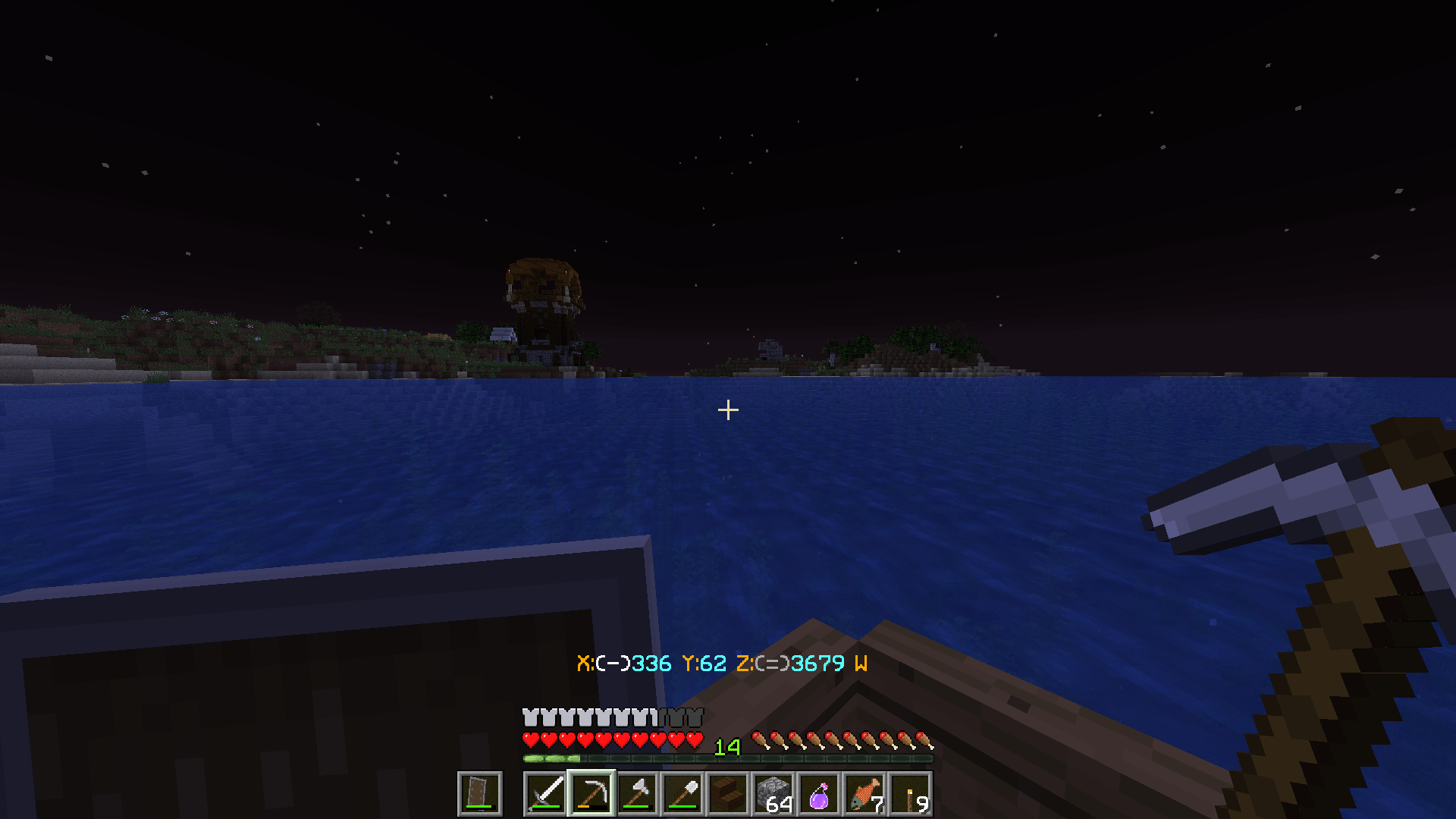Click the first drumstick in the hunger bar
Image resolution: width=1456 pixels, height=819 pixels.
click(x=758, y=739)
